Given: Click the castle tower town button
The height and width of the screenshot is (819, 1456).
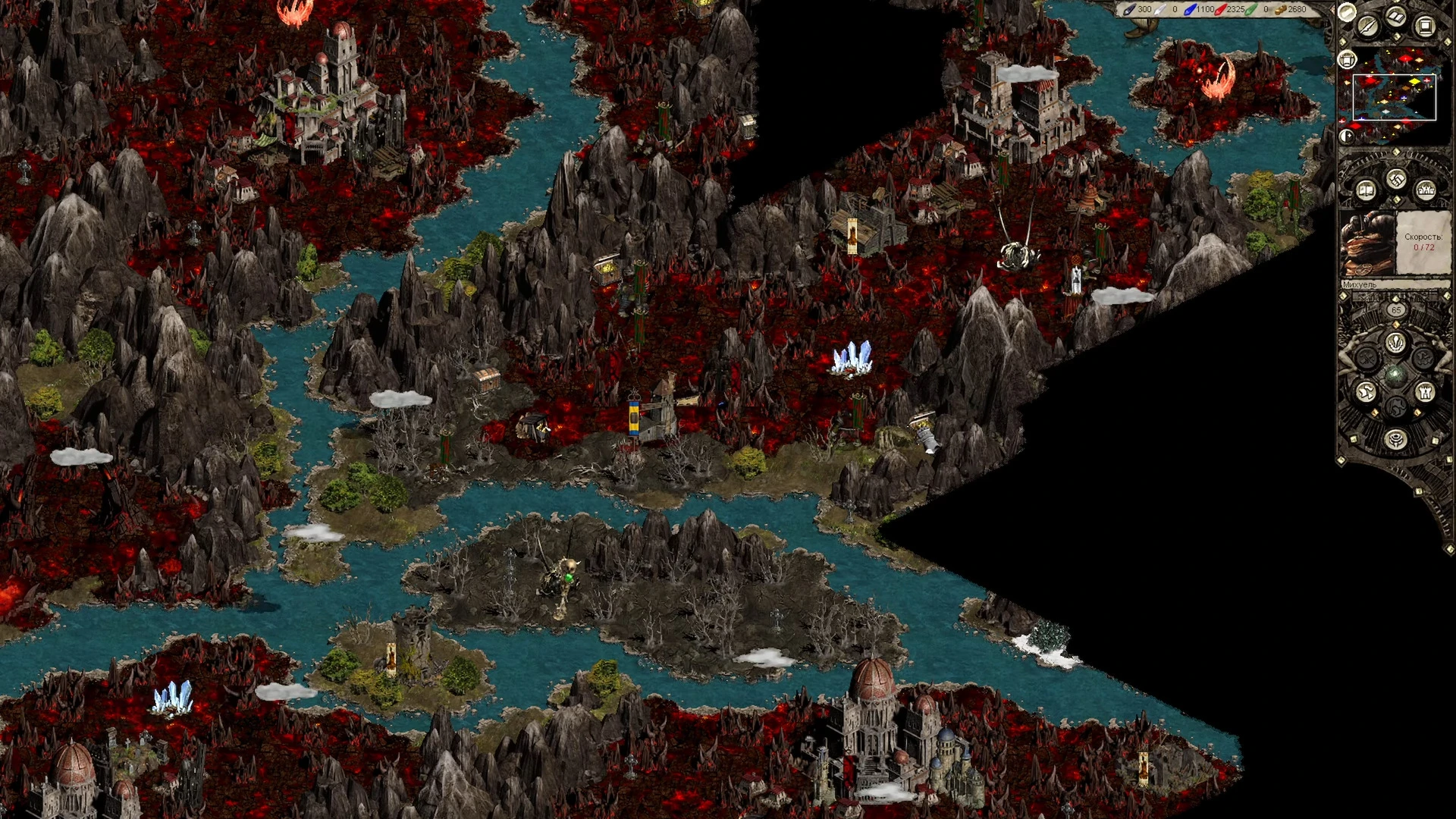Looking at the screenshot, I should tap(1425, 392).
